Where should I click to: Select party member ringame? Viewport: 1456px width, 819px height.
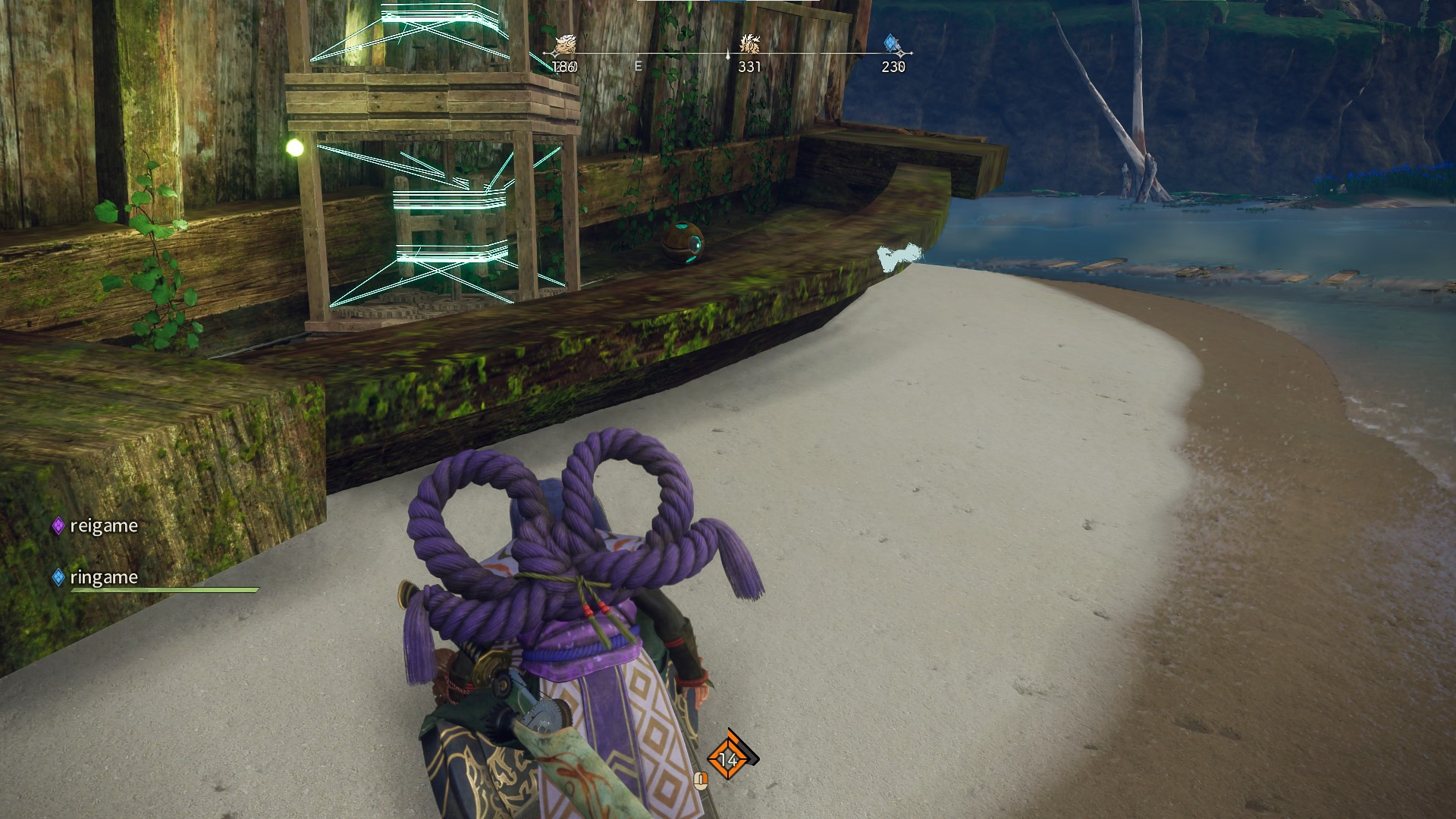pos(103,578)
